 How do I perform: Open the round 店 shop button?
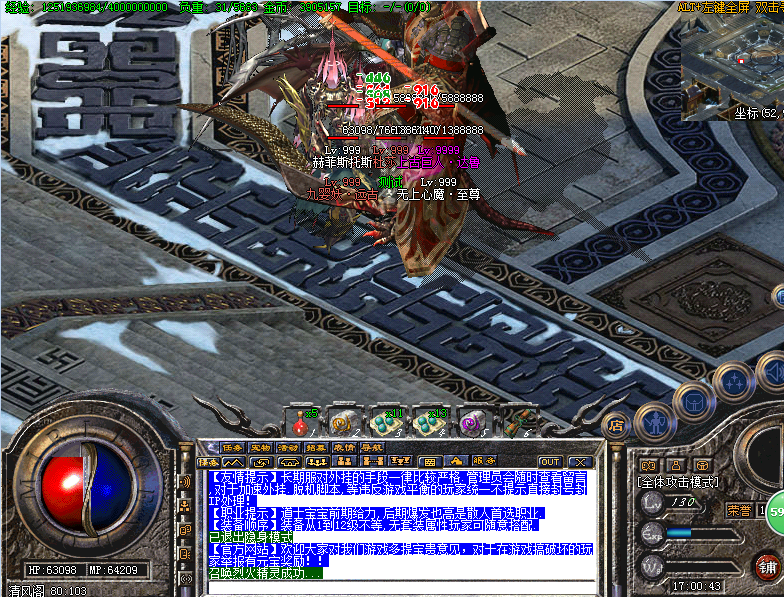pyautogui.click(x=616, y=424)
